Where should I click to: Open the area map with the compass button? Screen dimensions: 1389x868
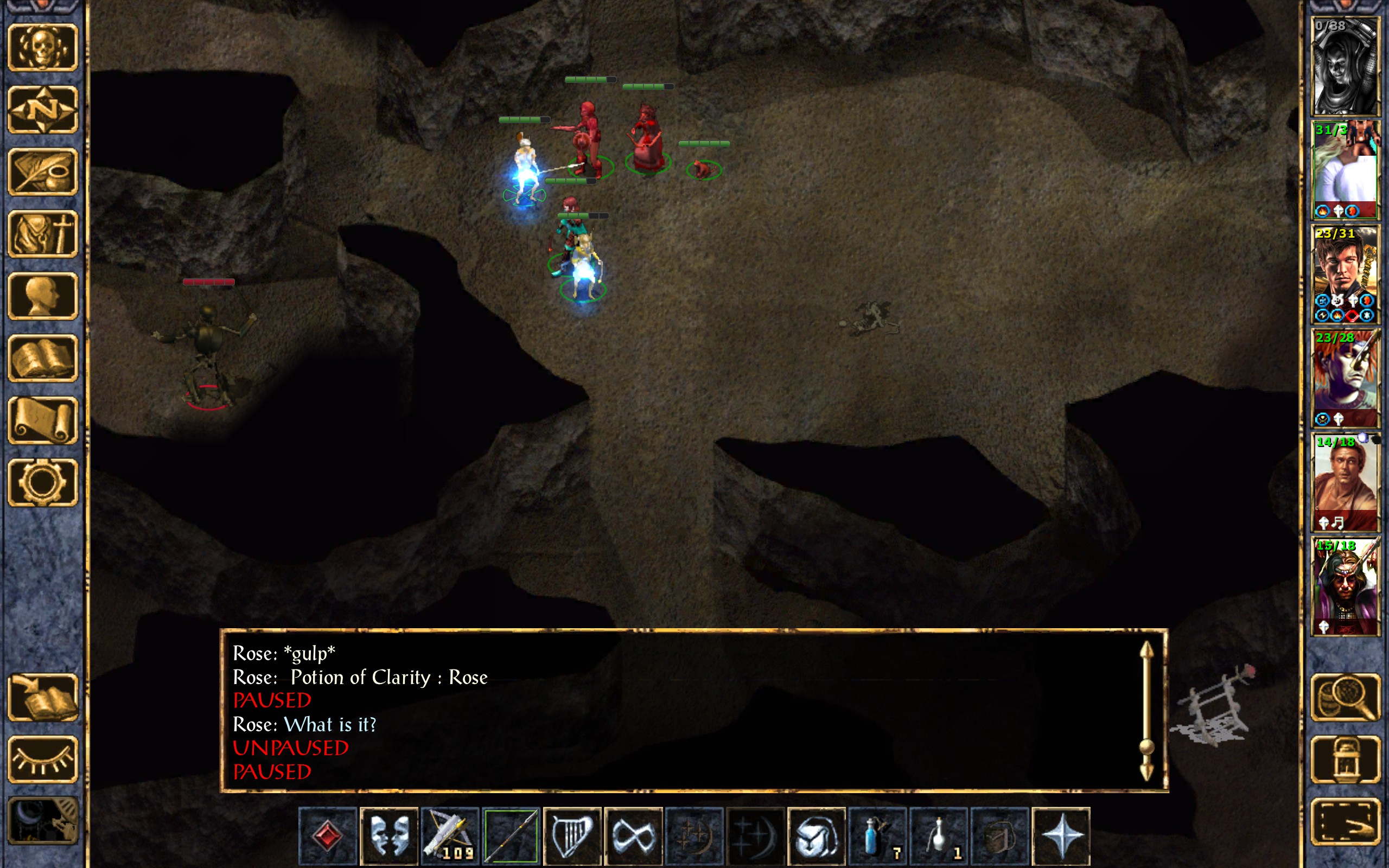pyautogui.click(x=43, y=109)
